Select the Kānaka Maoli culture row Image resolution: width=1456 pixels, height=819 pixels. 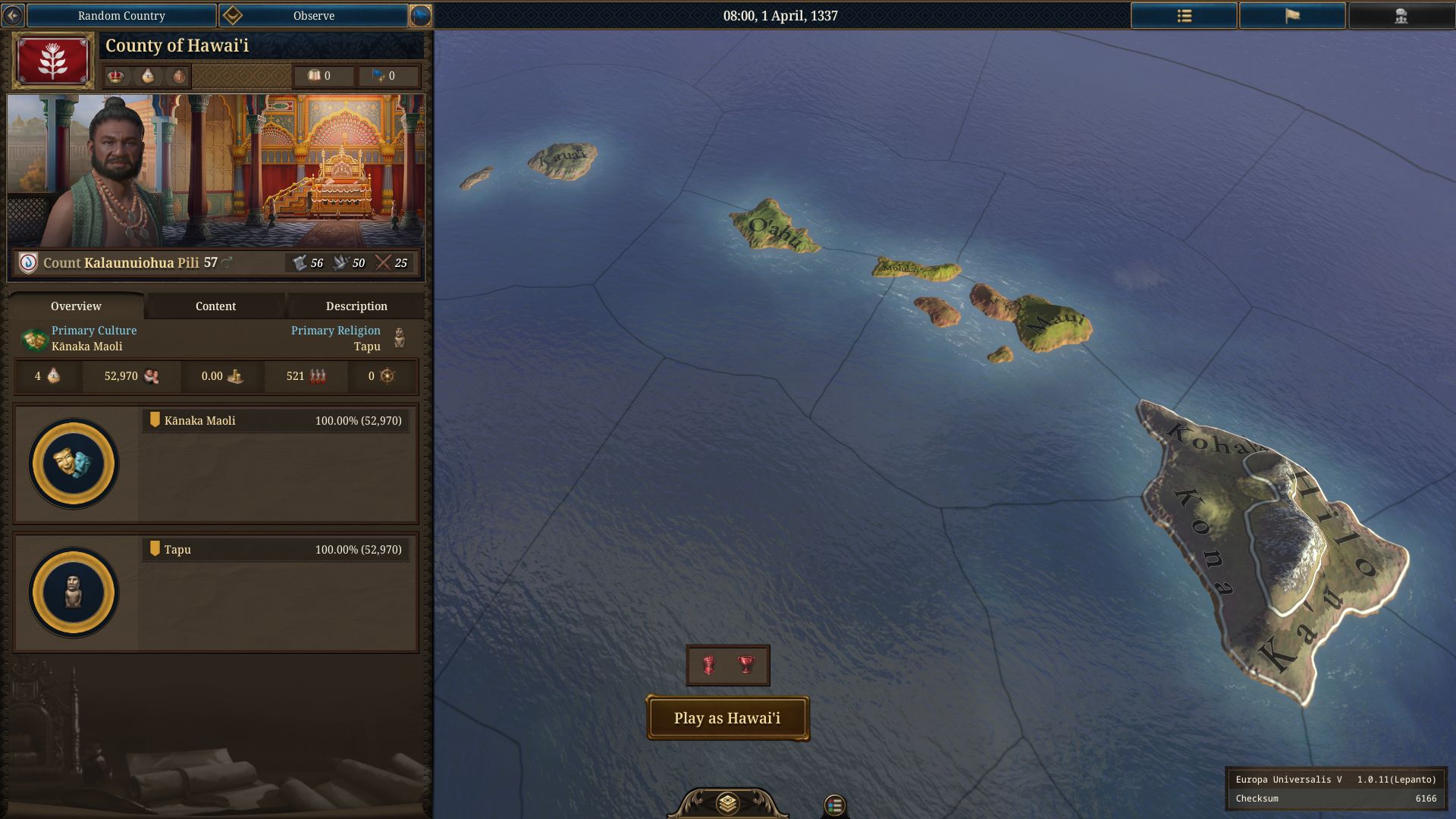pos(276,421)
